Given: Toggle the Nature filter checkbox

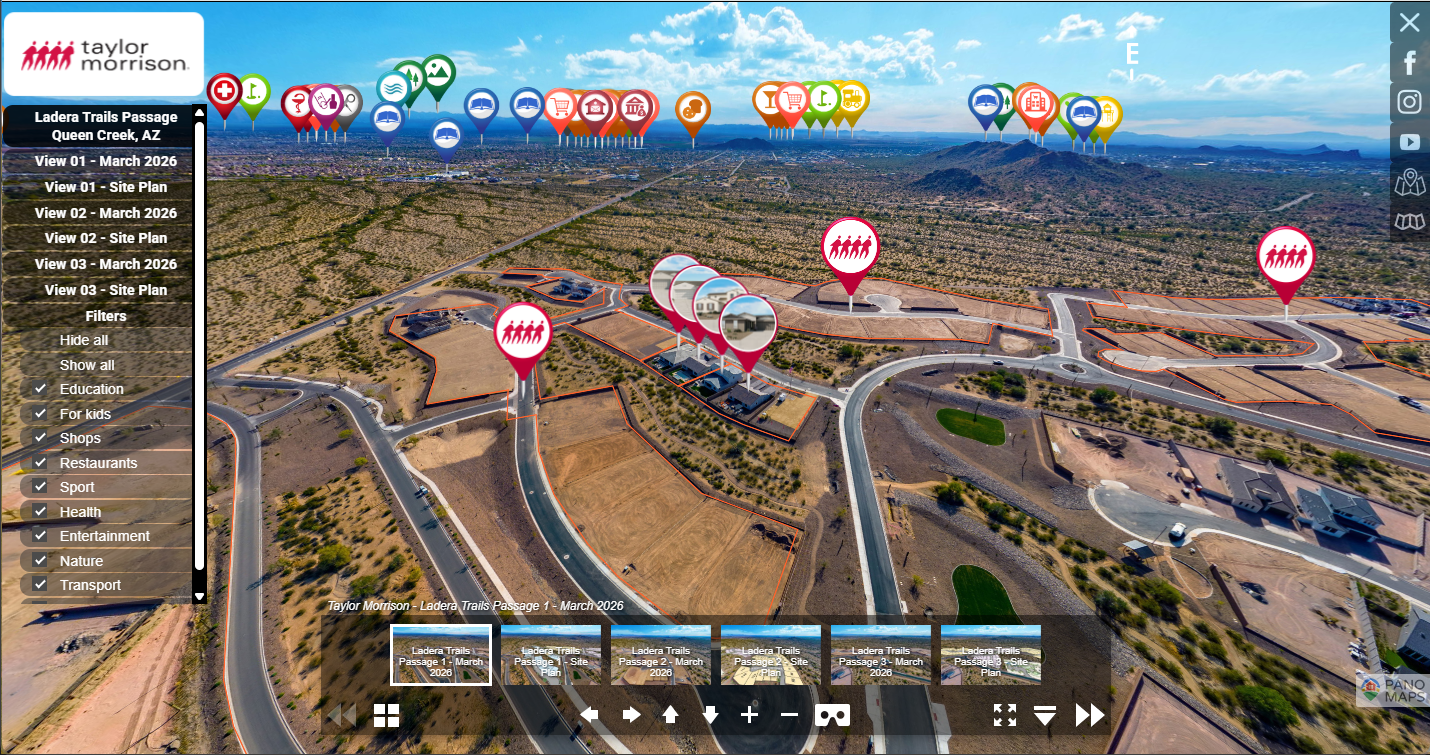Looking at the screenshot, I should (40, 560).
